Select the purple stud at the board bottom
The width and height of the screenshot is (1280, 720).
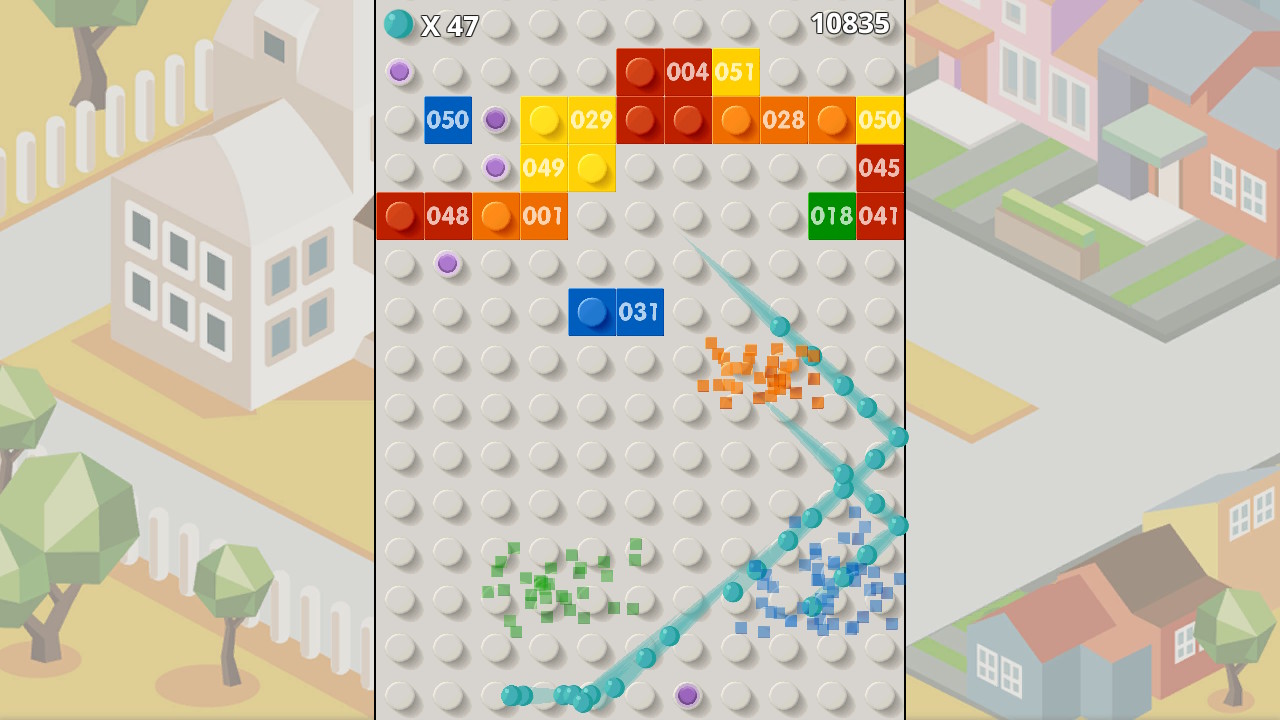tap(688, 695)
